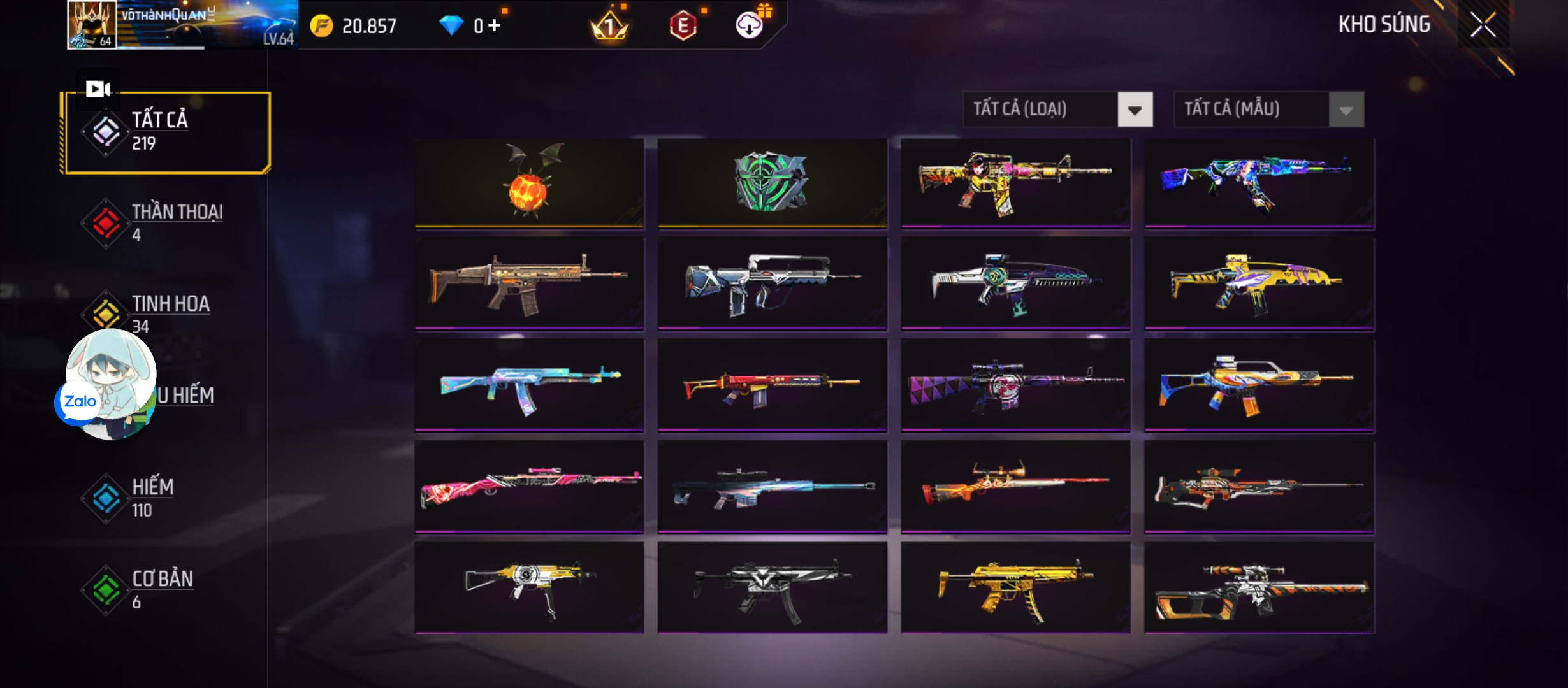The width and height of the screenshot is (1568, 688).
Task: Choose the gold MP5 skin
Action: click(x=1015, y=587)
